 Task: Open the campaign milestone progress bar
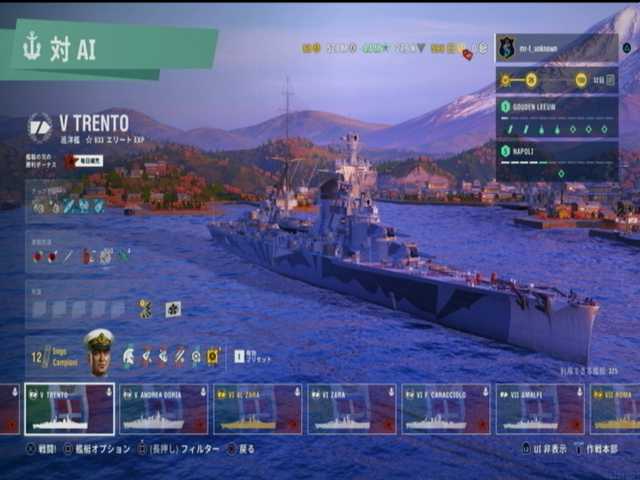(x=555, y=80)
